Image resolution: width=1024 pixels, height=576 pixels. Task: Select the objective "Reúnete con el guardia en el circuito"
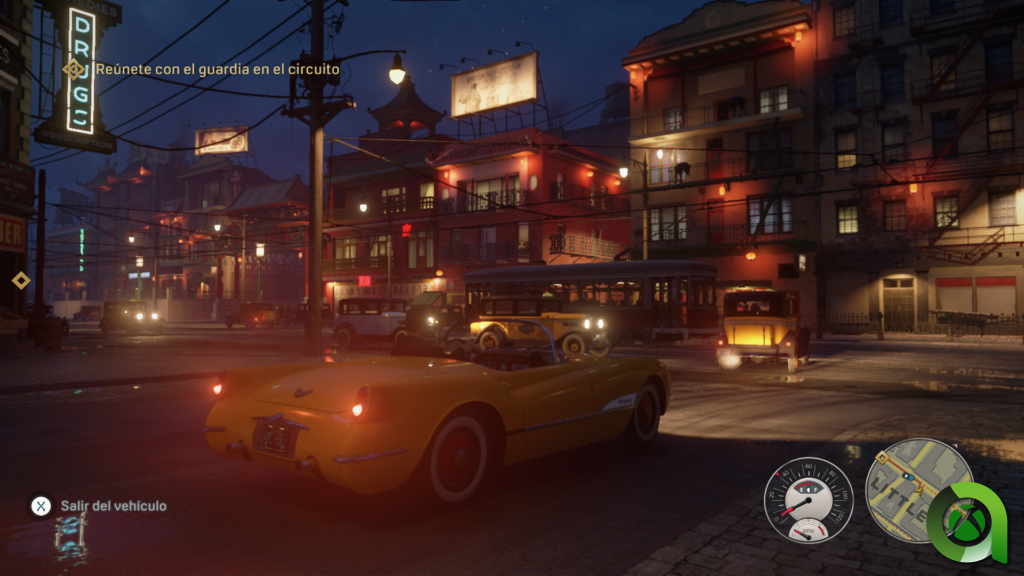point(216,69)
